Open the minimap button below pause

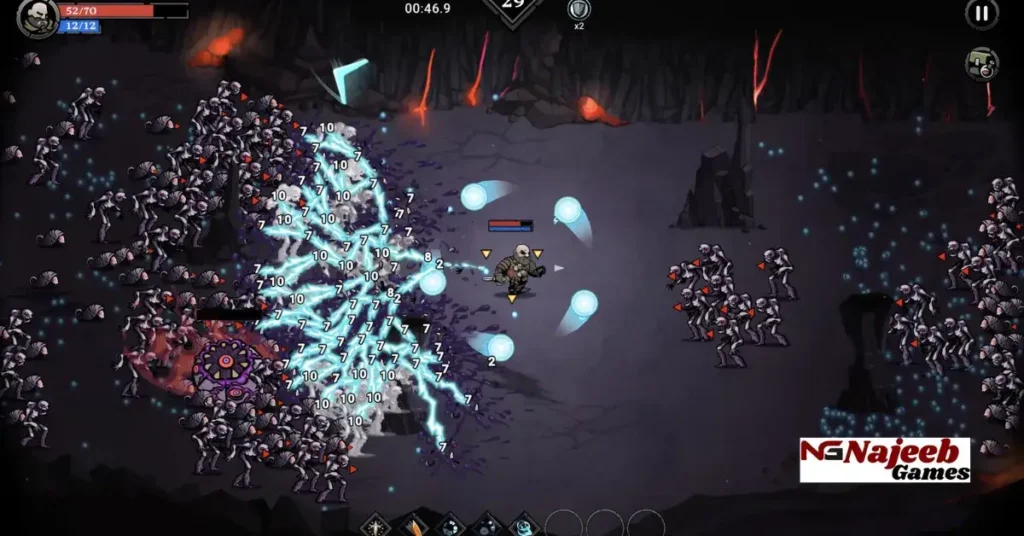(x=981, y=64)
